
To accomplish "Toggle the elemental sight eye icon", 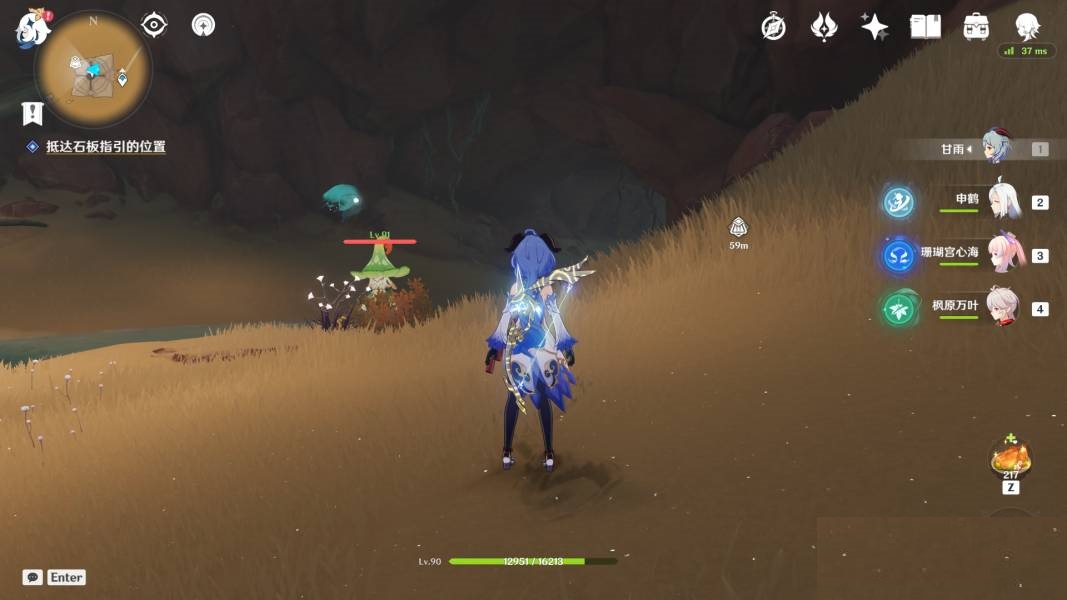I will pos(154,25).
